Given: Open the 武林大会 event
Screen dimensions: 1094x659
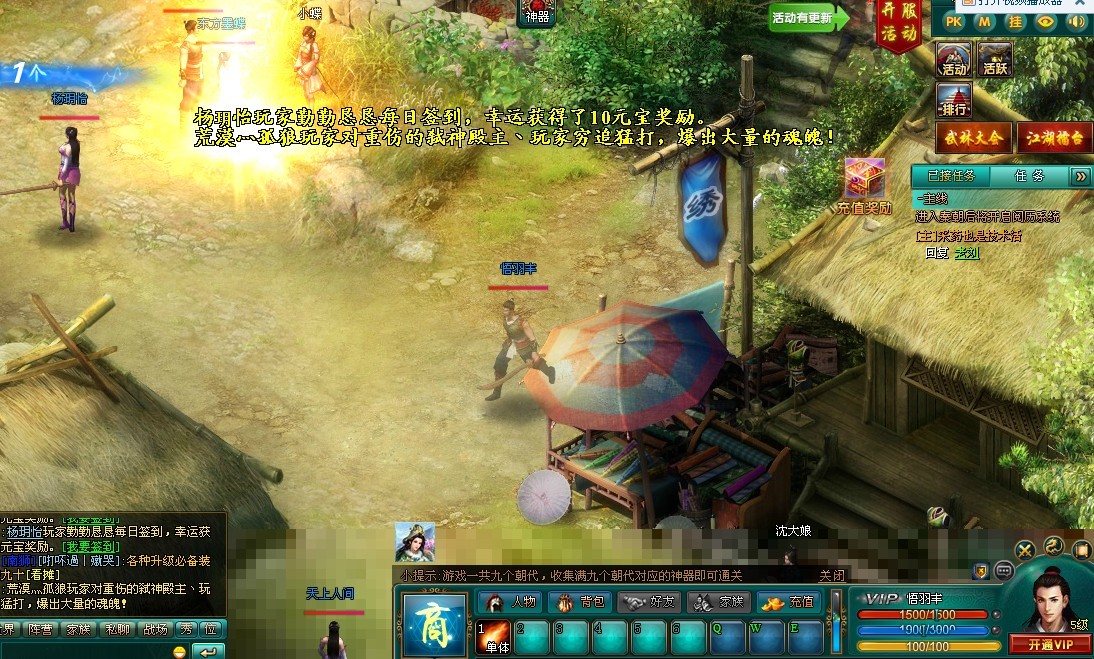Looking at the screenshot, I should [973, 138].
